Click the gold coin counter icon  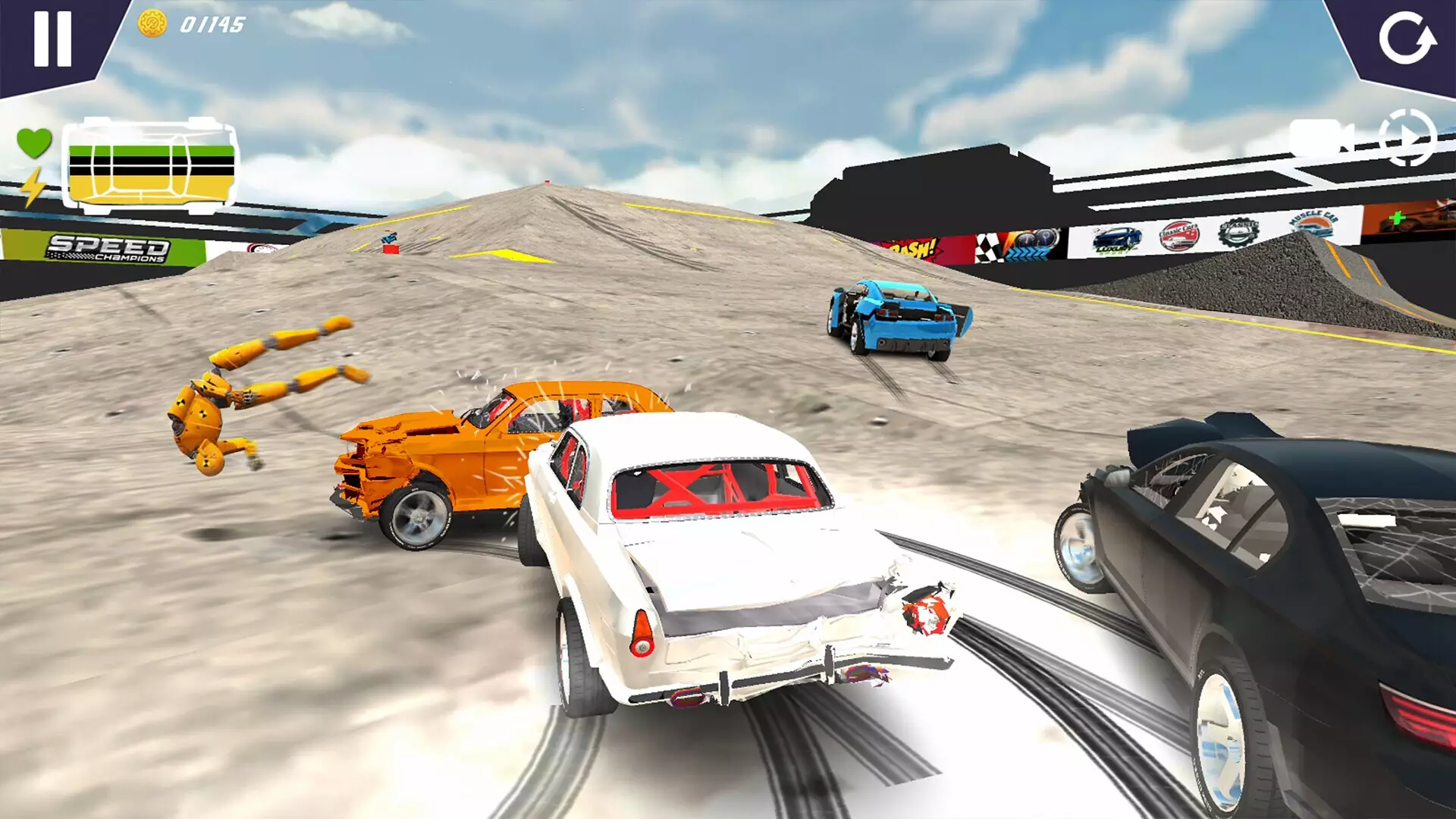[x=151, y=25]
